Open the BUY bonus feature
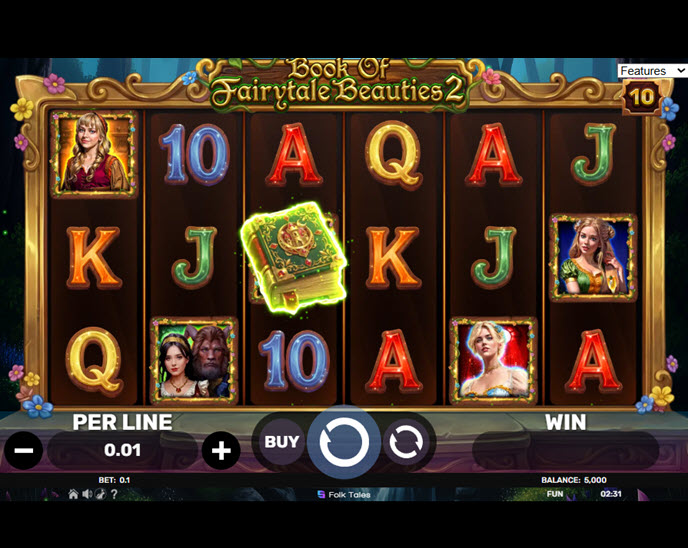The image size is (688, 548). pyautogui.click(x=281, y=441)
